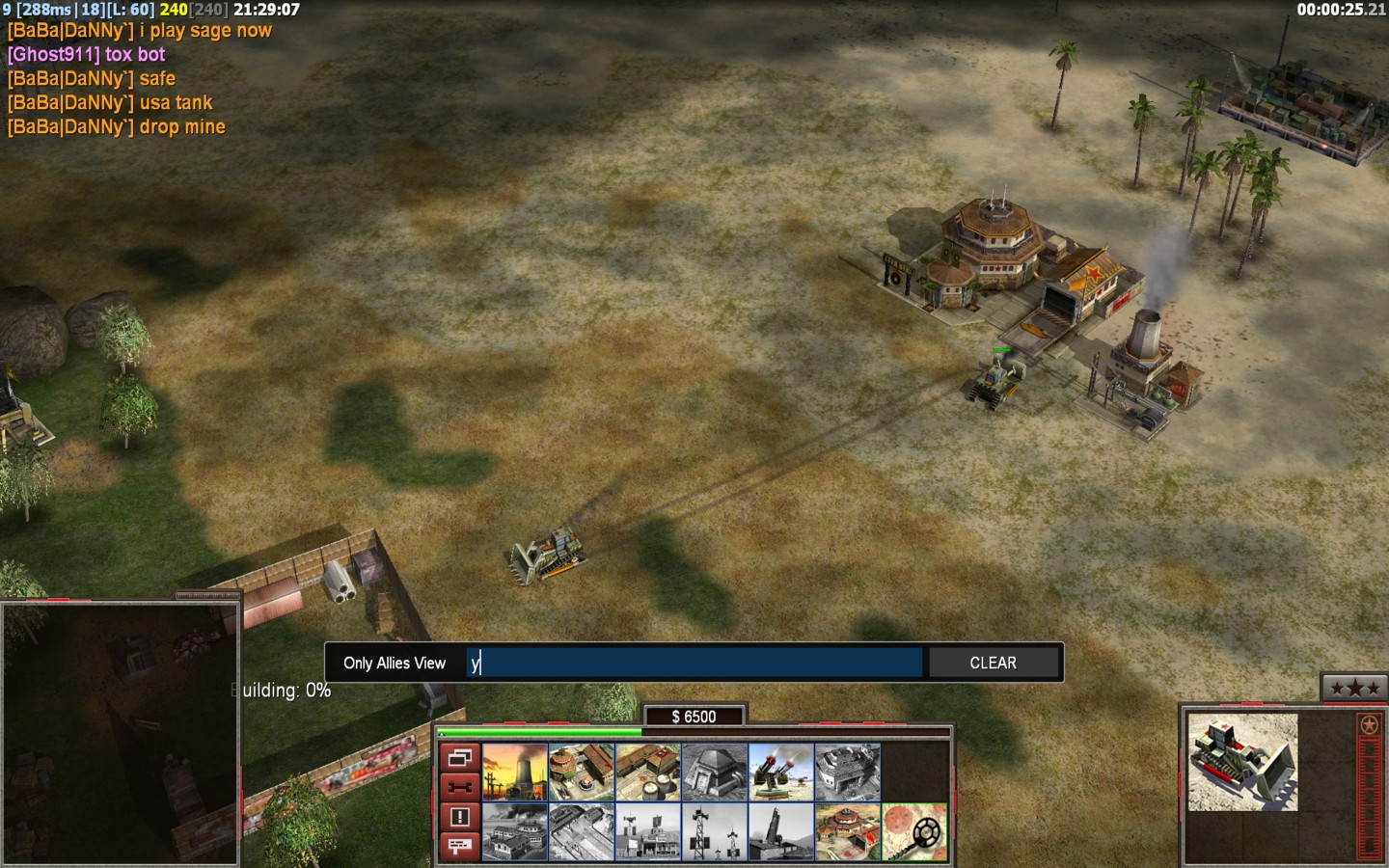Viewport: 1389px width, 868px height.
Task: Click the minimap radar panel
Action: pos(120,733)
